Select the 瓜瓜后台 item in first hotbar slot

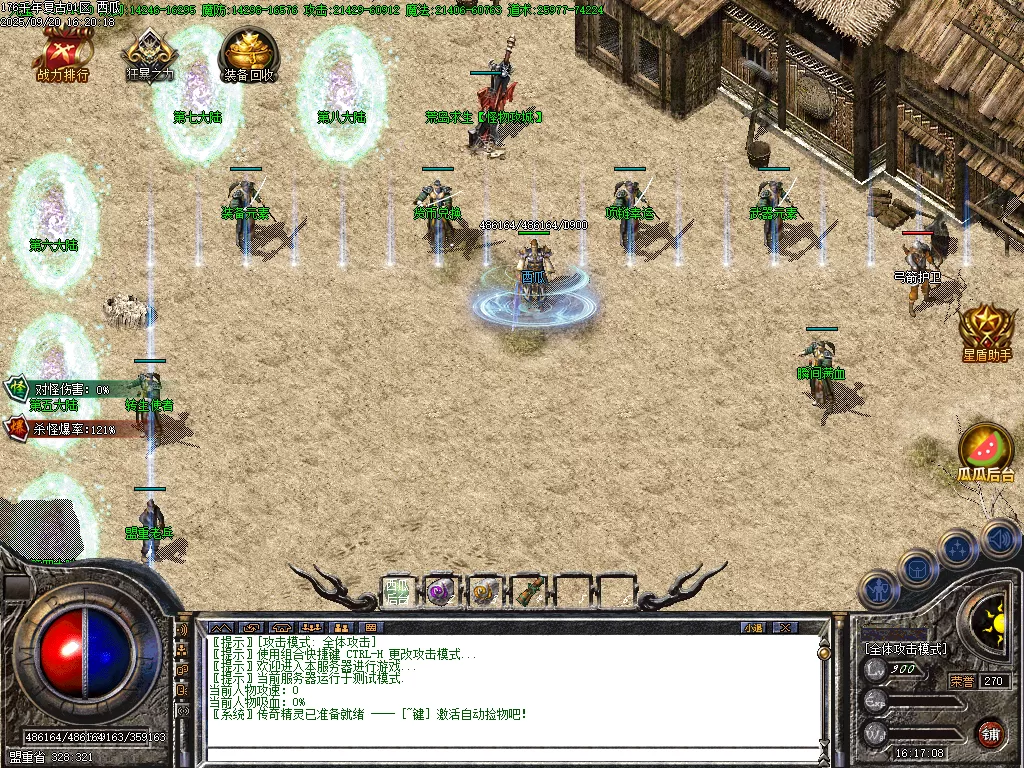[x=397, y=591]
